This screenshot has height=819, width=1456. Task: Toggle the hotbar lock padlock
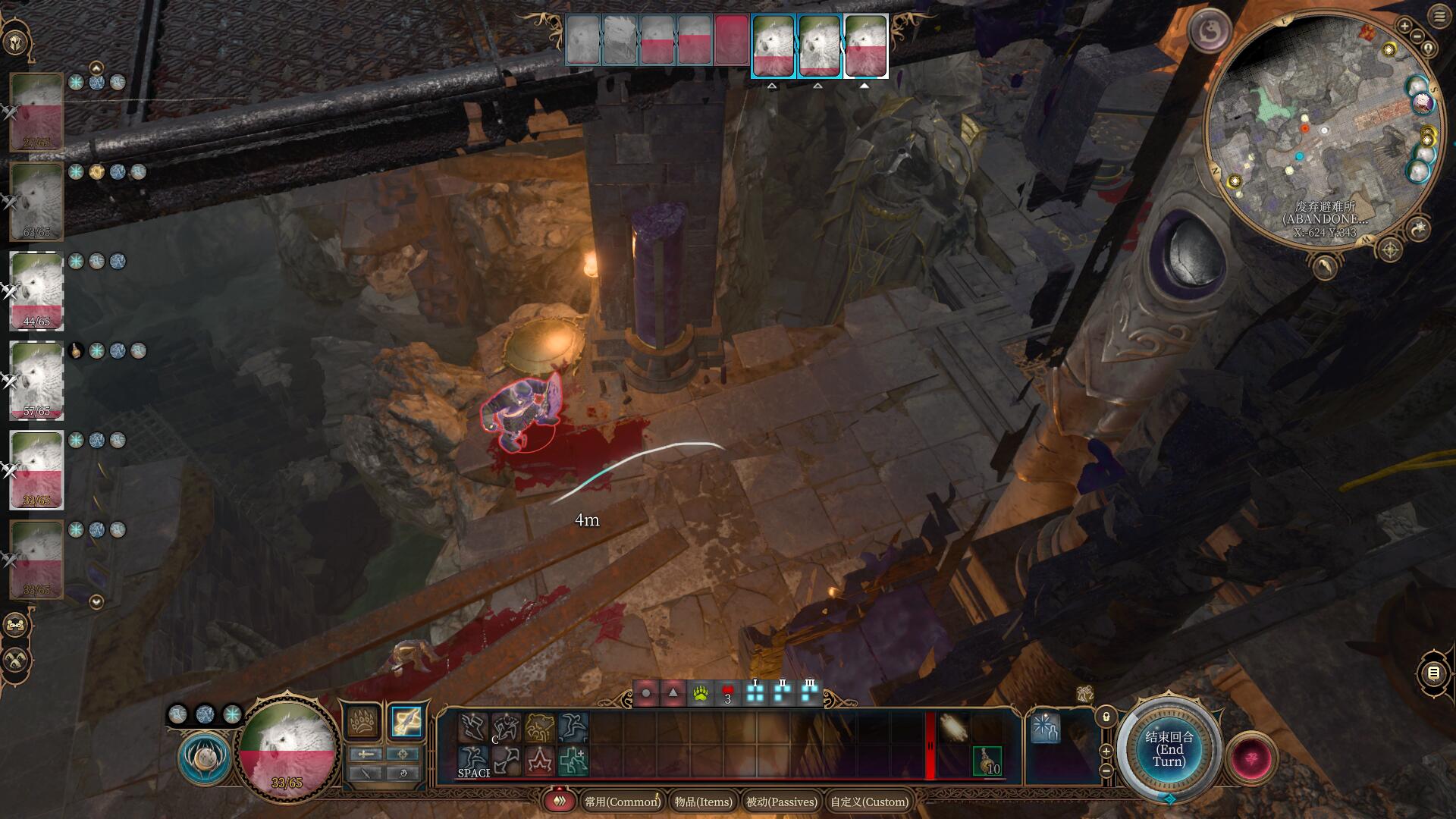pyautogui.click(x=1106, y=717)
